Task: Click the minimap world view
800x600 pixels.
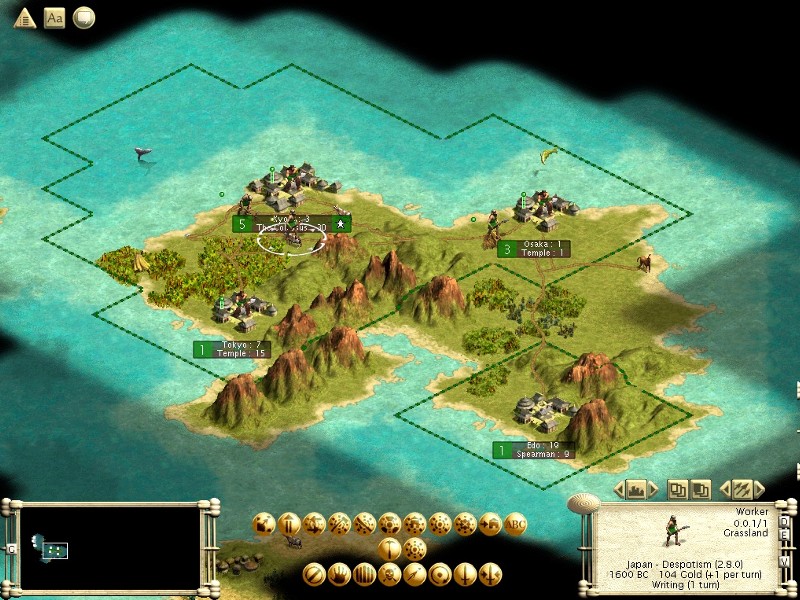Action: coord(110,546)
